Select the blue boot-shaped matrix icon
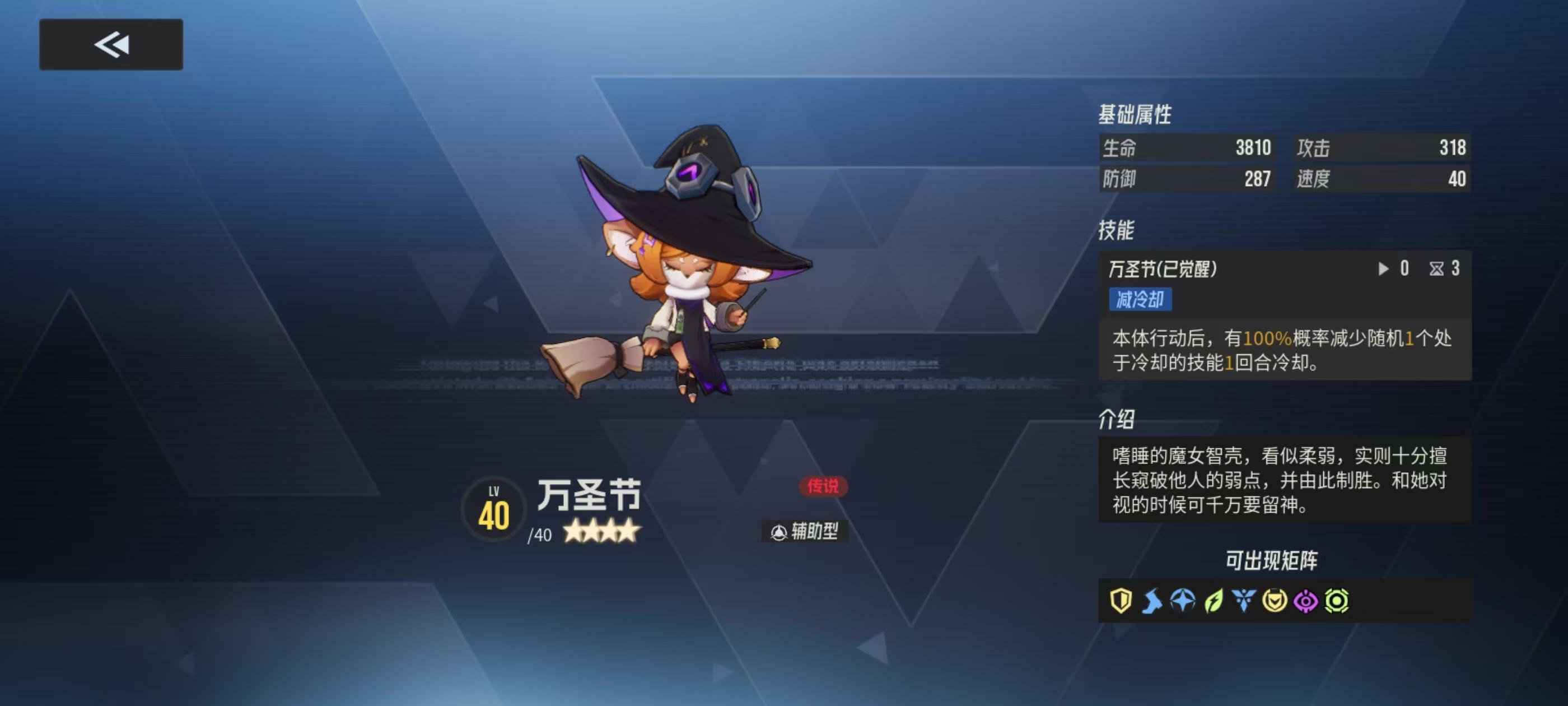Viewport: 1568px width, 706px height. 1154,601
